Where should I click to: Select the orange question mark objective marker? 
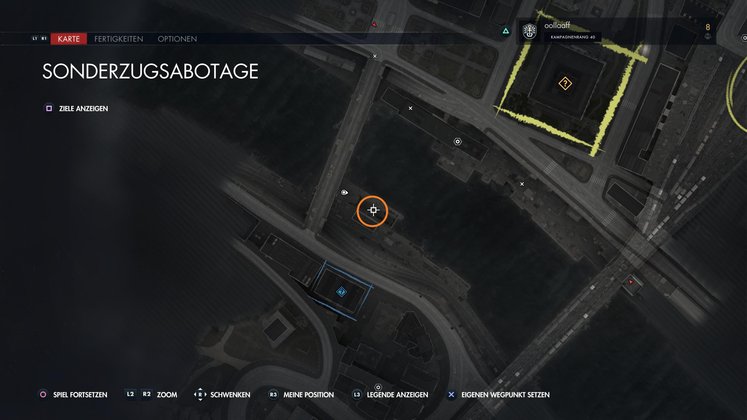[x=566, y=83]
